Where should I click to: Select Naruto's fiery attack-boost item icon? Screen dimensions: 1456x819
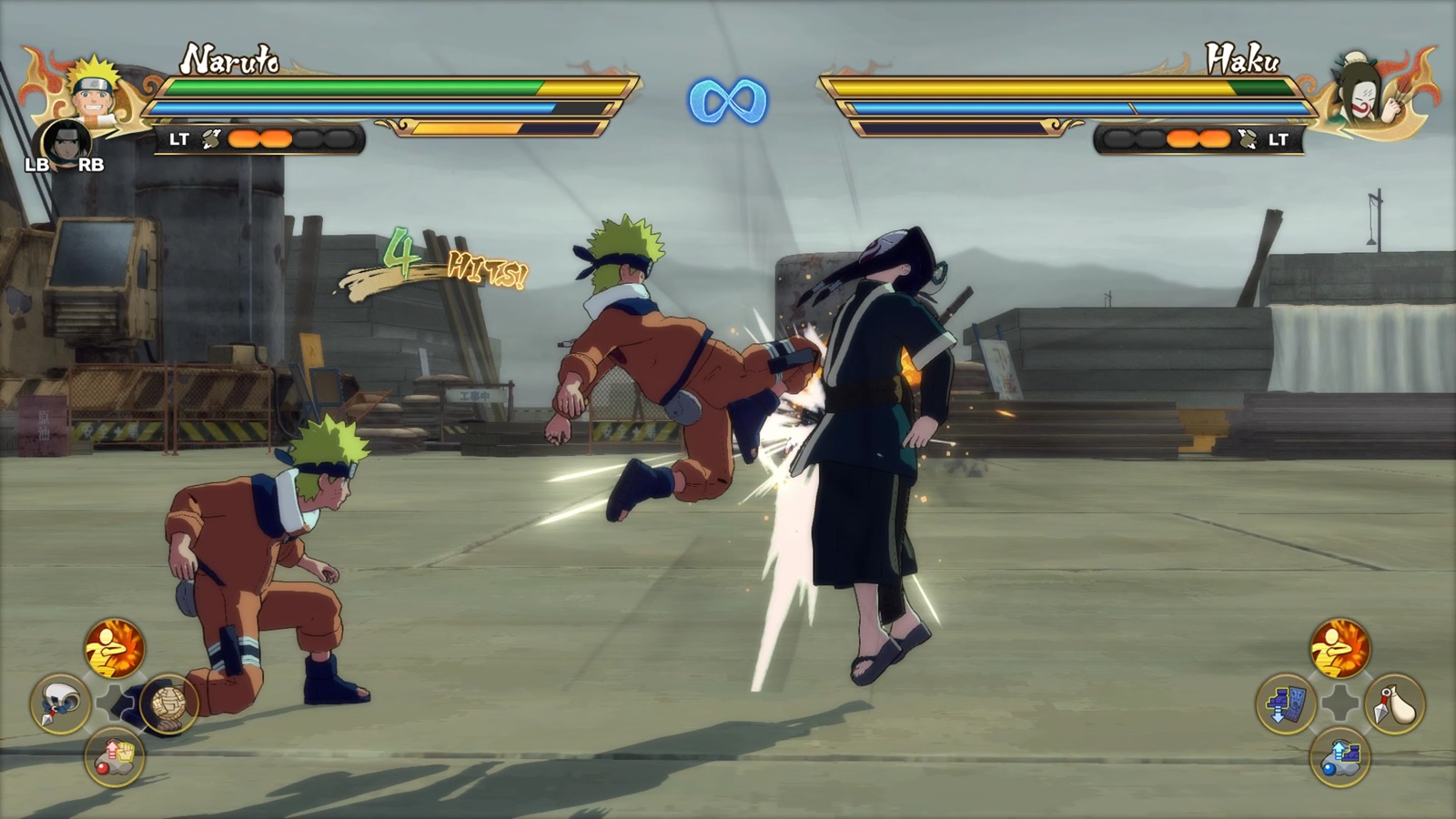(x=115, y=649)
